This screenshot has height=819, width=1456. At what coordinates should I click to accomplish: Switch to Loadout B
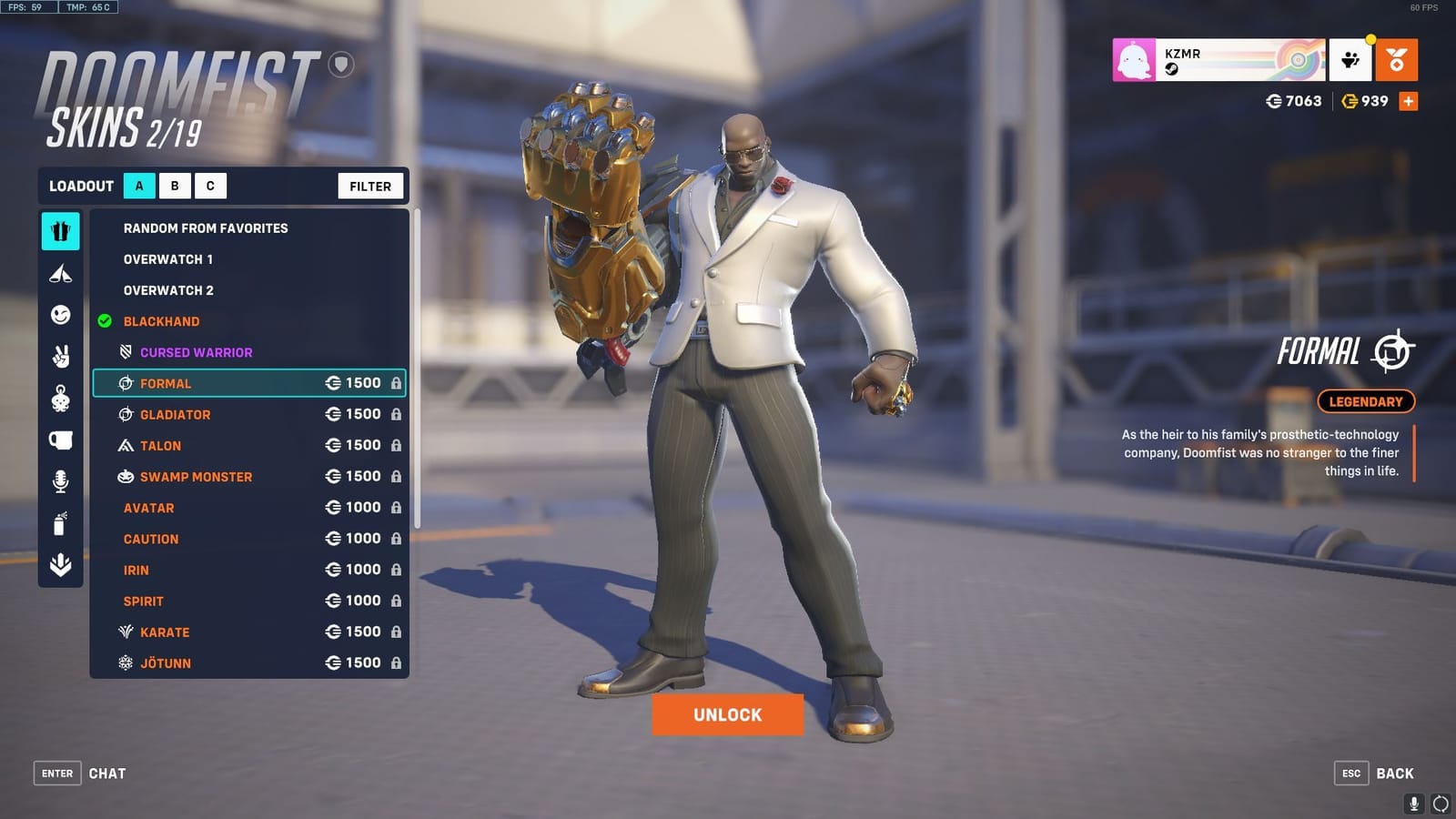point(174,186)
